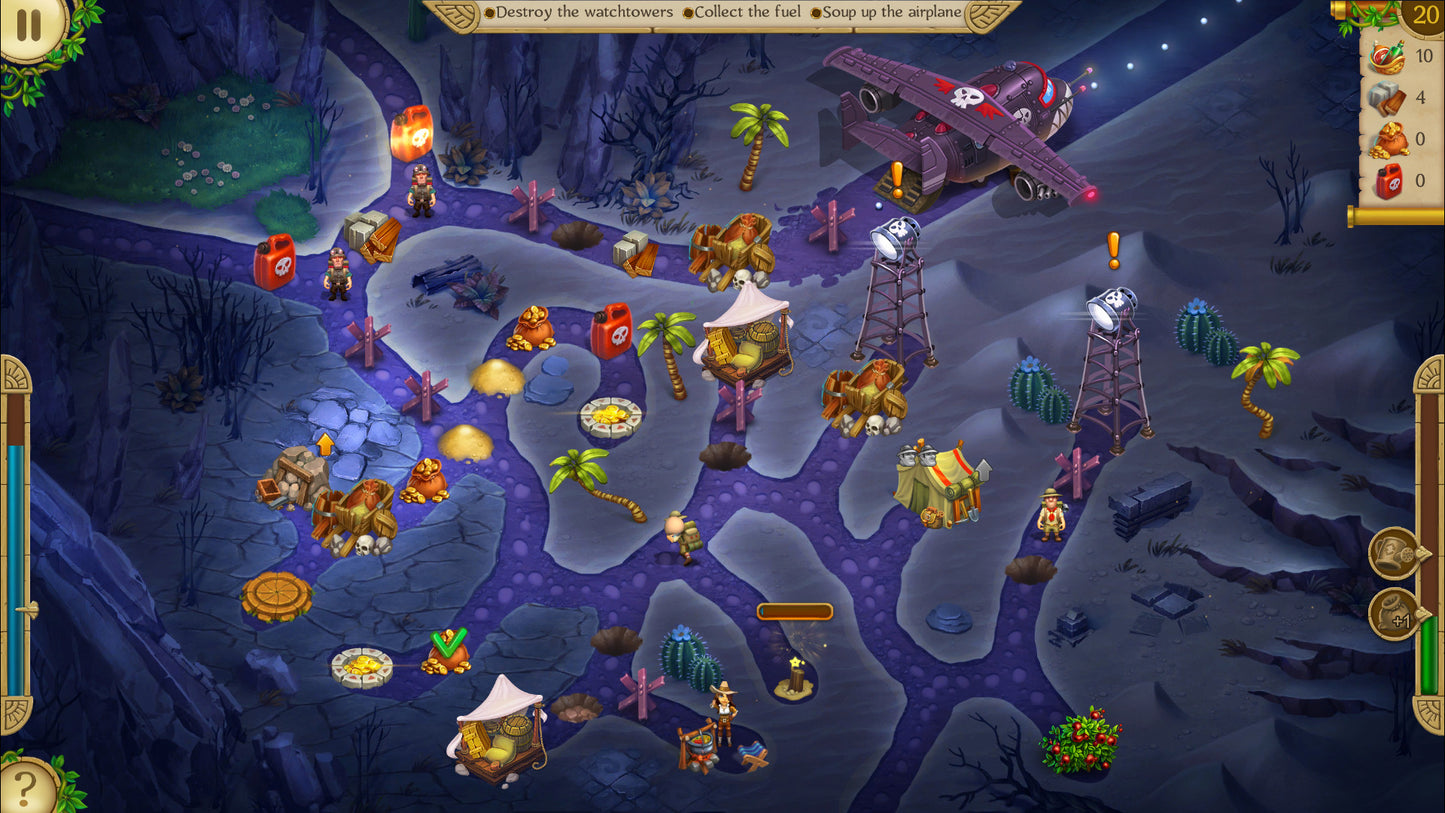Pause the game
This screenshot has height=813, width=1445.
29,24
